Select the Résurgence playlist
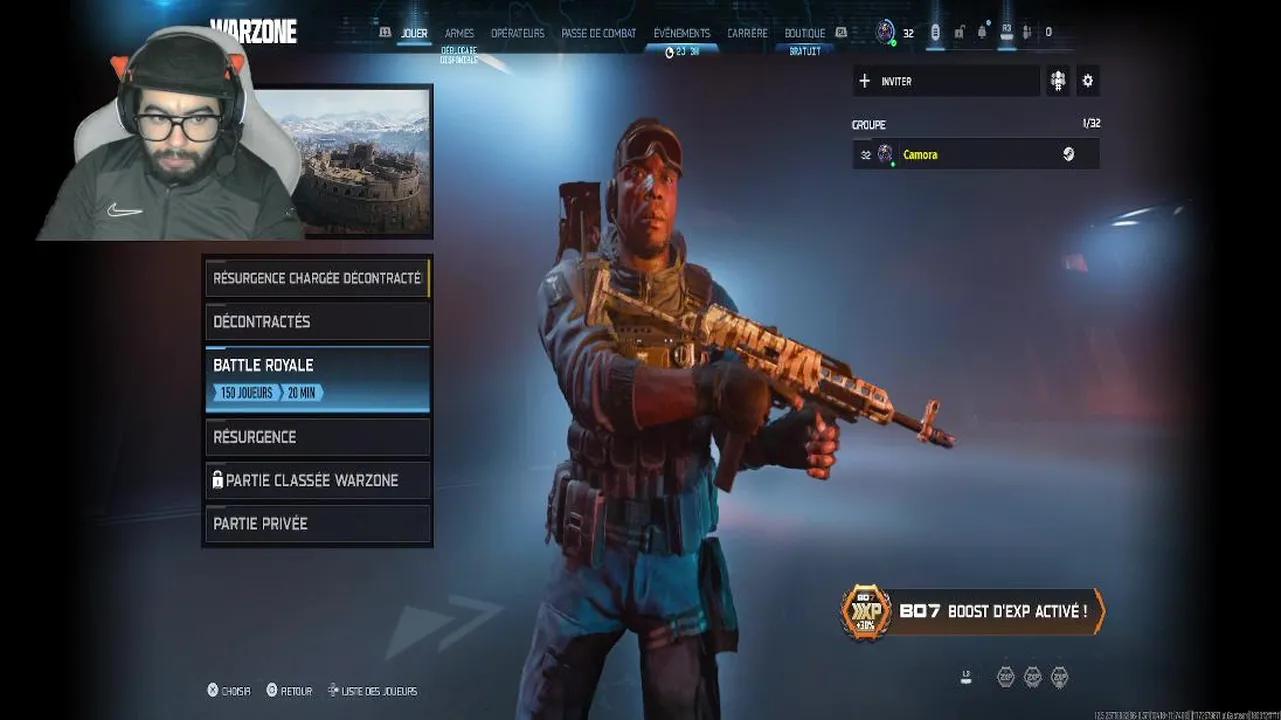1281x720 pixels. pos(317,436)
